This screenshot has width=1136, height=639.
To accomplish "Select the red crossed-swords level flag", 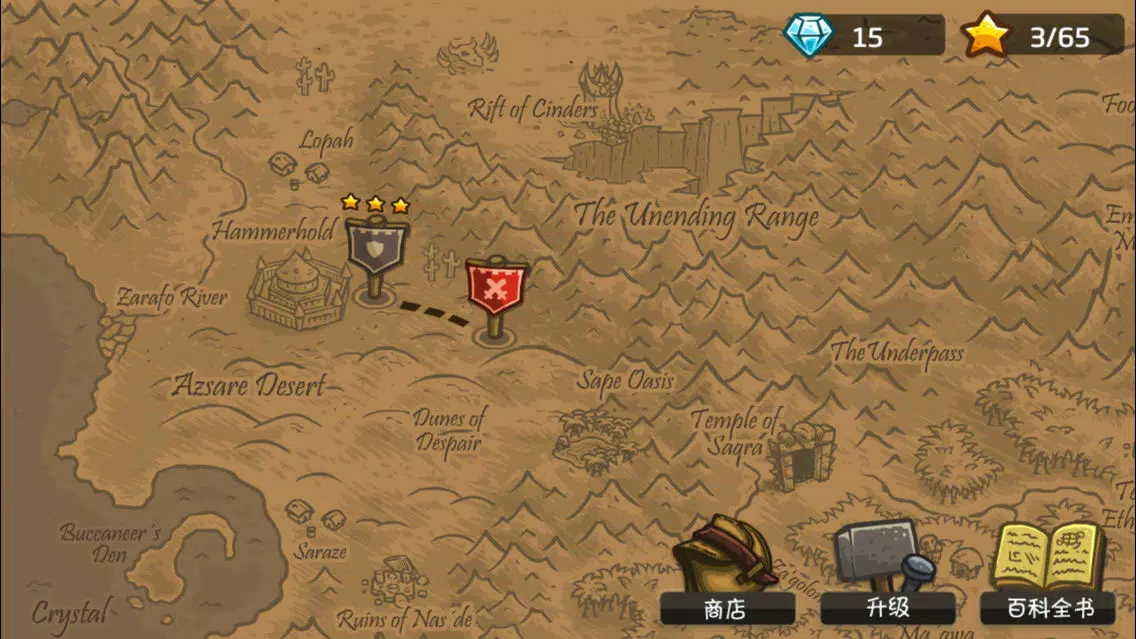I will pos(496,292).
